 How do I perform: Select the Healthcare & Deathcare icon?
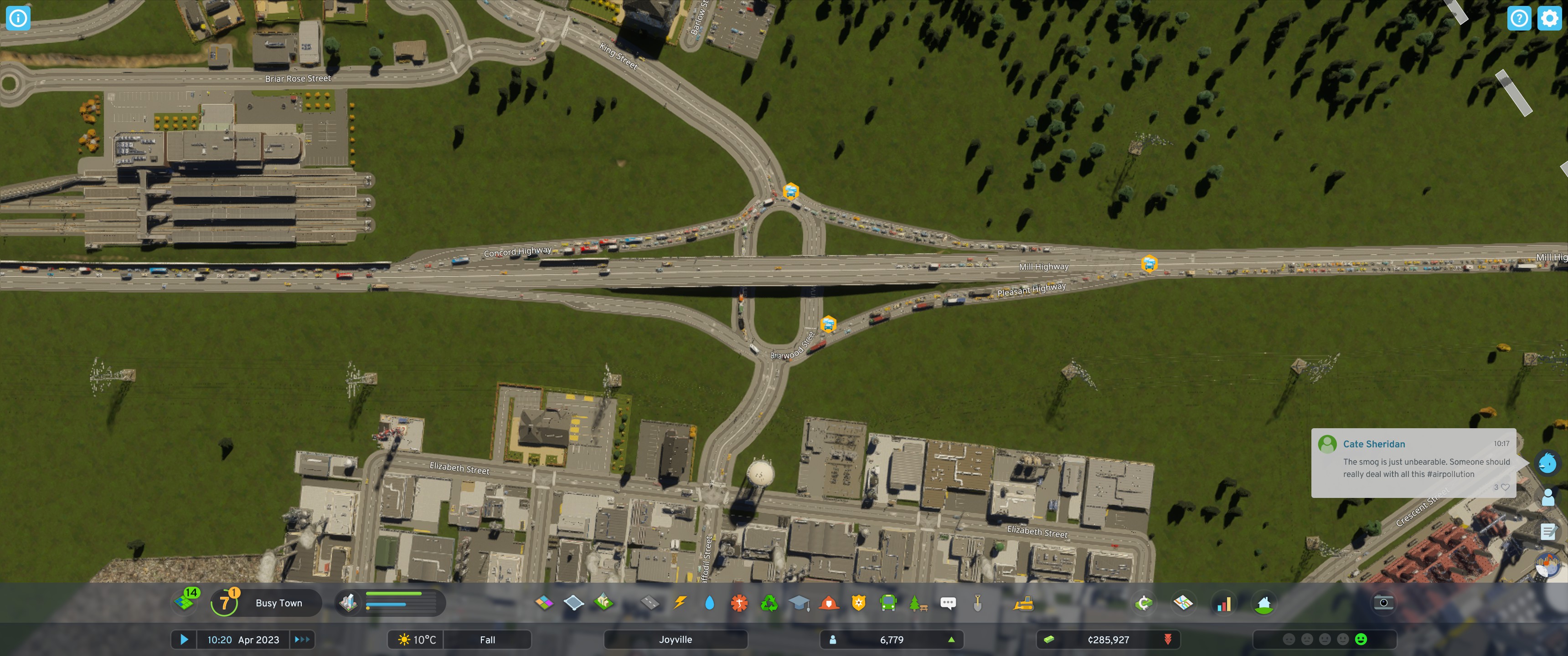click(740, 602)
